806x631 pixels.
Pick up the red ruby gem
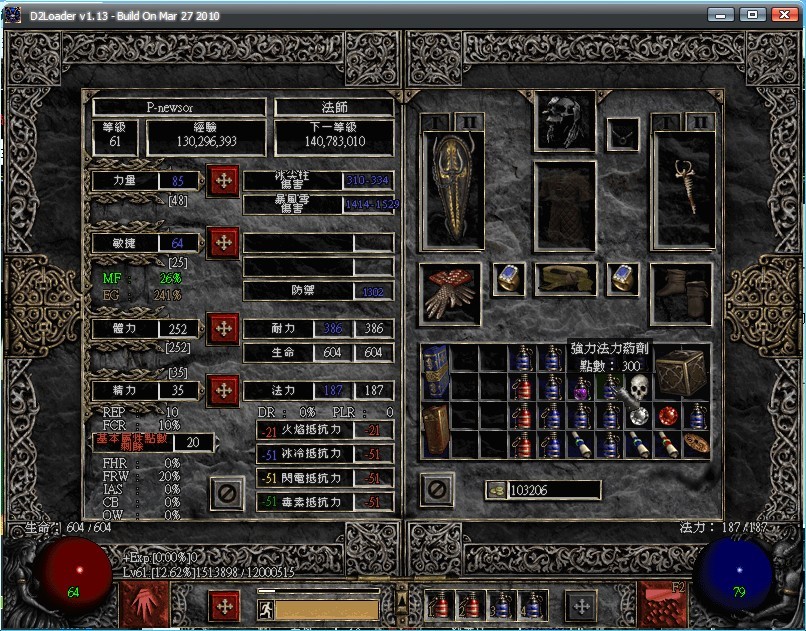668,415
